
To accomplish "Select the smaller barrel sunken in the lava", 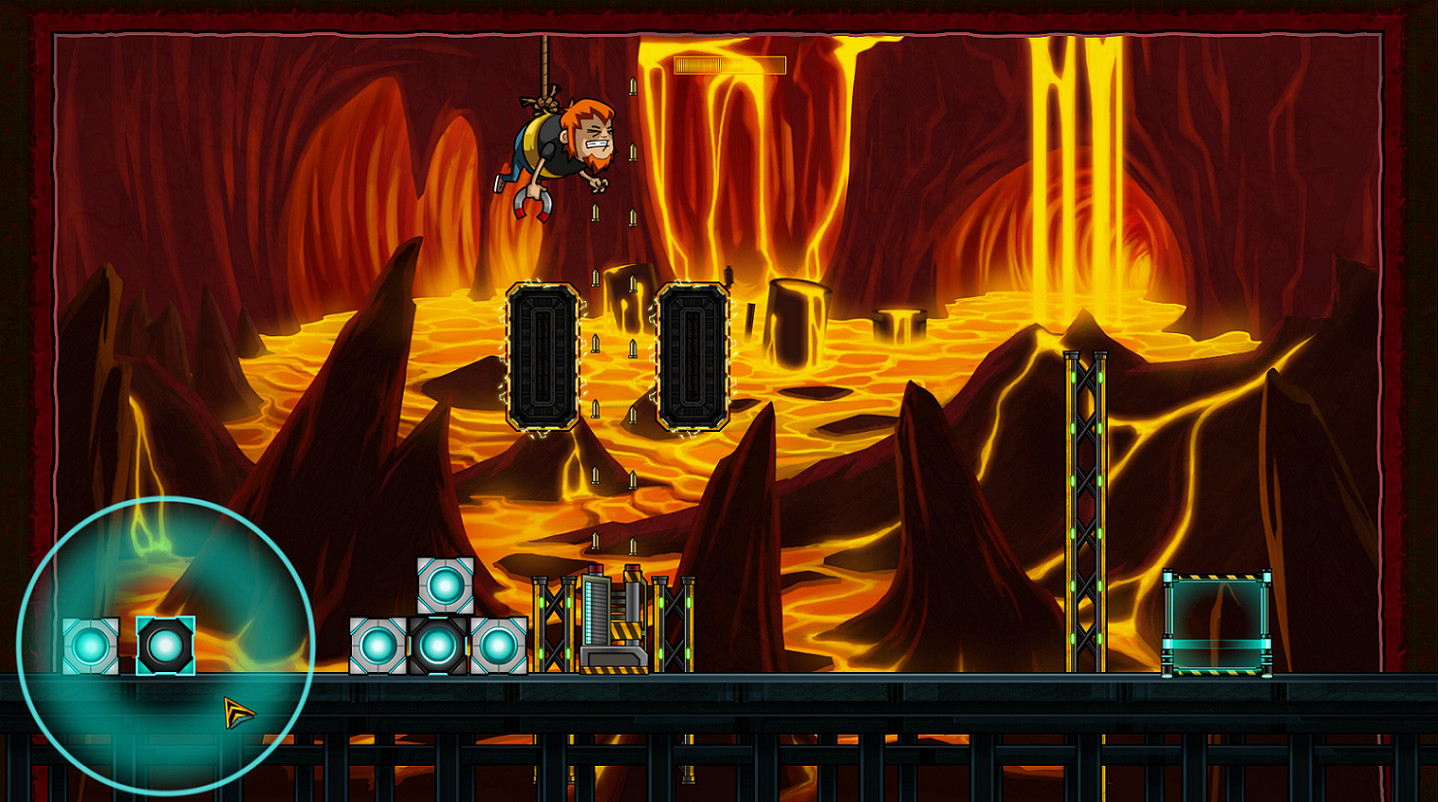I will 898,324.
